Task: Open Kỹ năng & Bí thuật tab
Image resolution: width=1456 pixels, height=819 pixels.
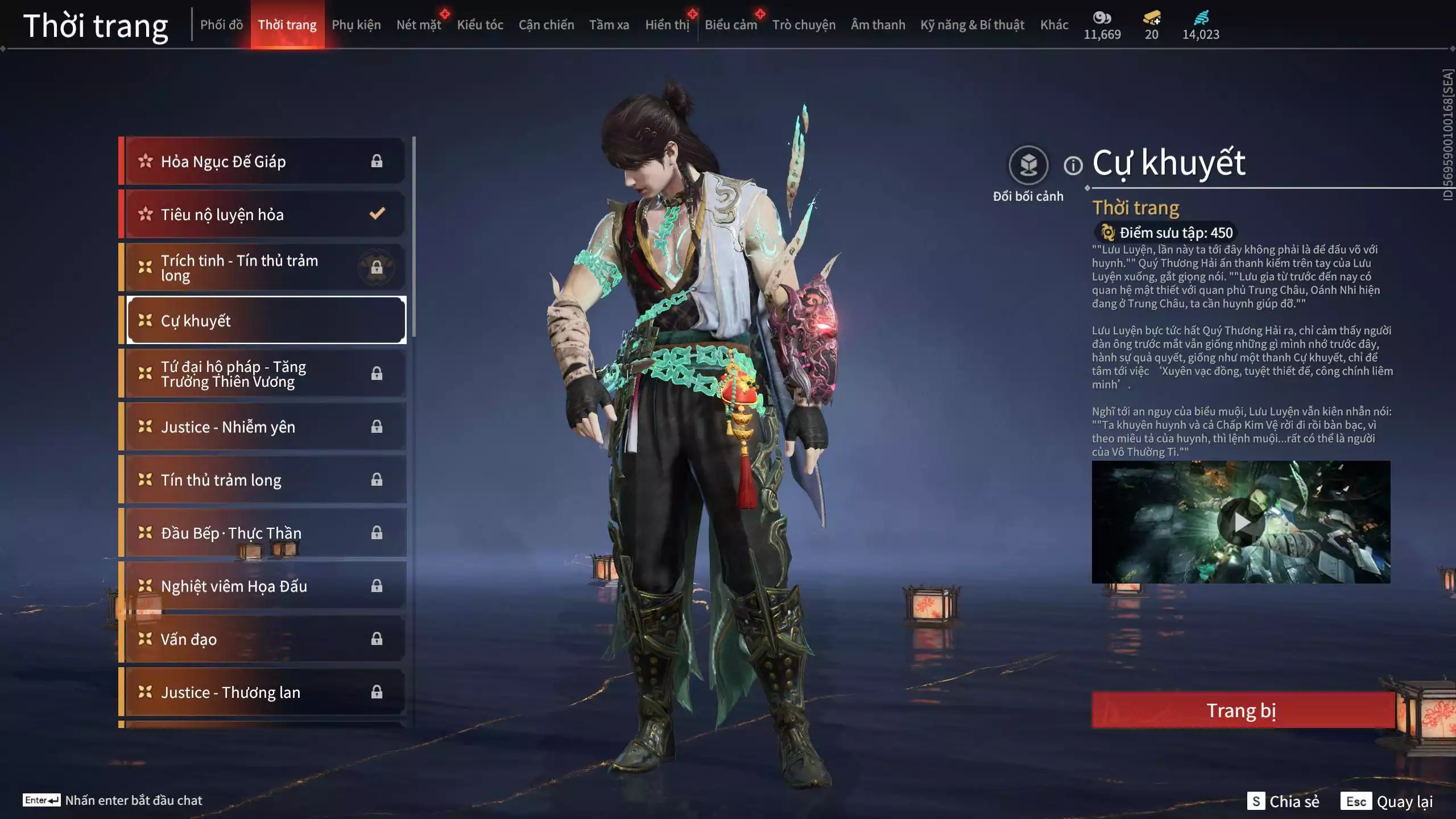Action: click(x=972, y=25)
